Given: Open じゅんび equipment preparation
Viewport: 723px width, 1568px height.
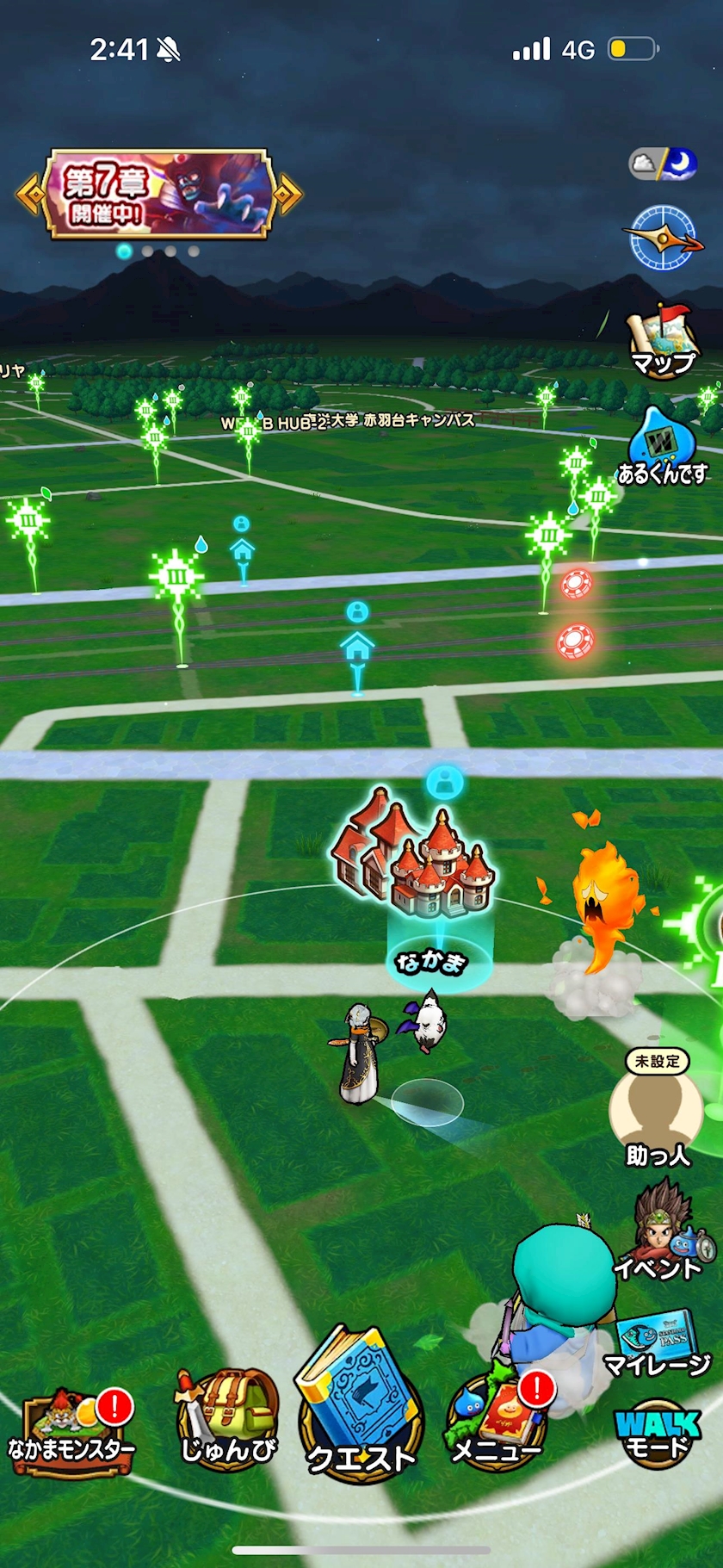Looking at the screenshot, I should 227,1421.
